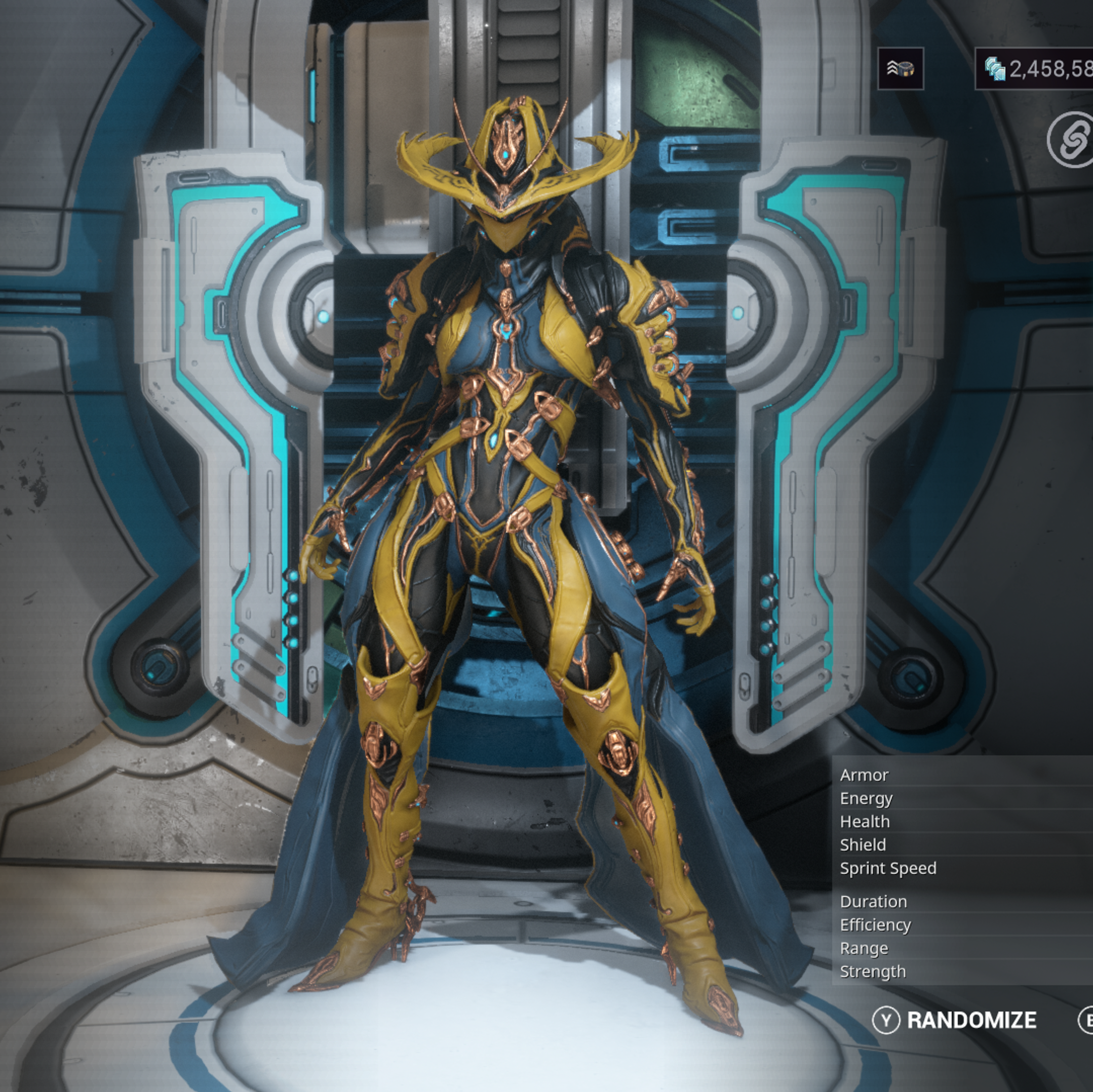Image resolution: width=1093 pixels, height=1092 pixels.
Task: Click the RANDOMIZE button
Action: pyautogui.click(x=956, y=1020)
